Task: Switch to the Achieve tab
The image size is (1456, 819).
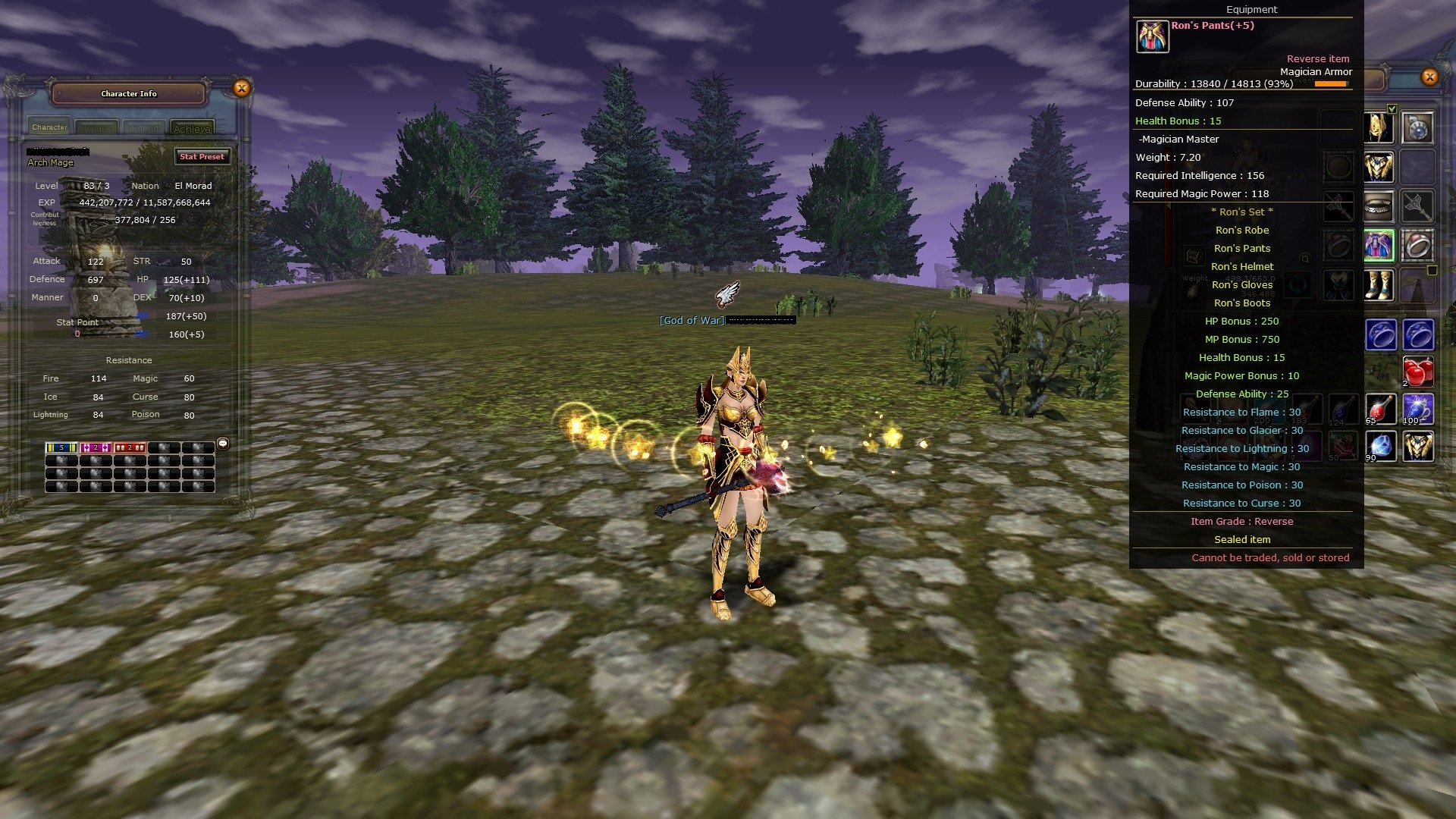Action: [192, 127]
